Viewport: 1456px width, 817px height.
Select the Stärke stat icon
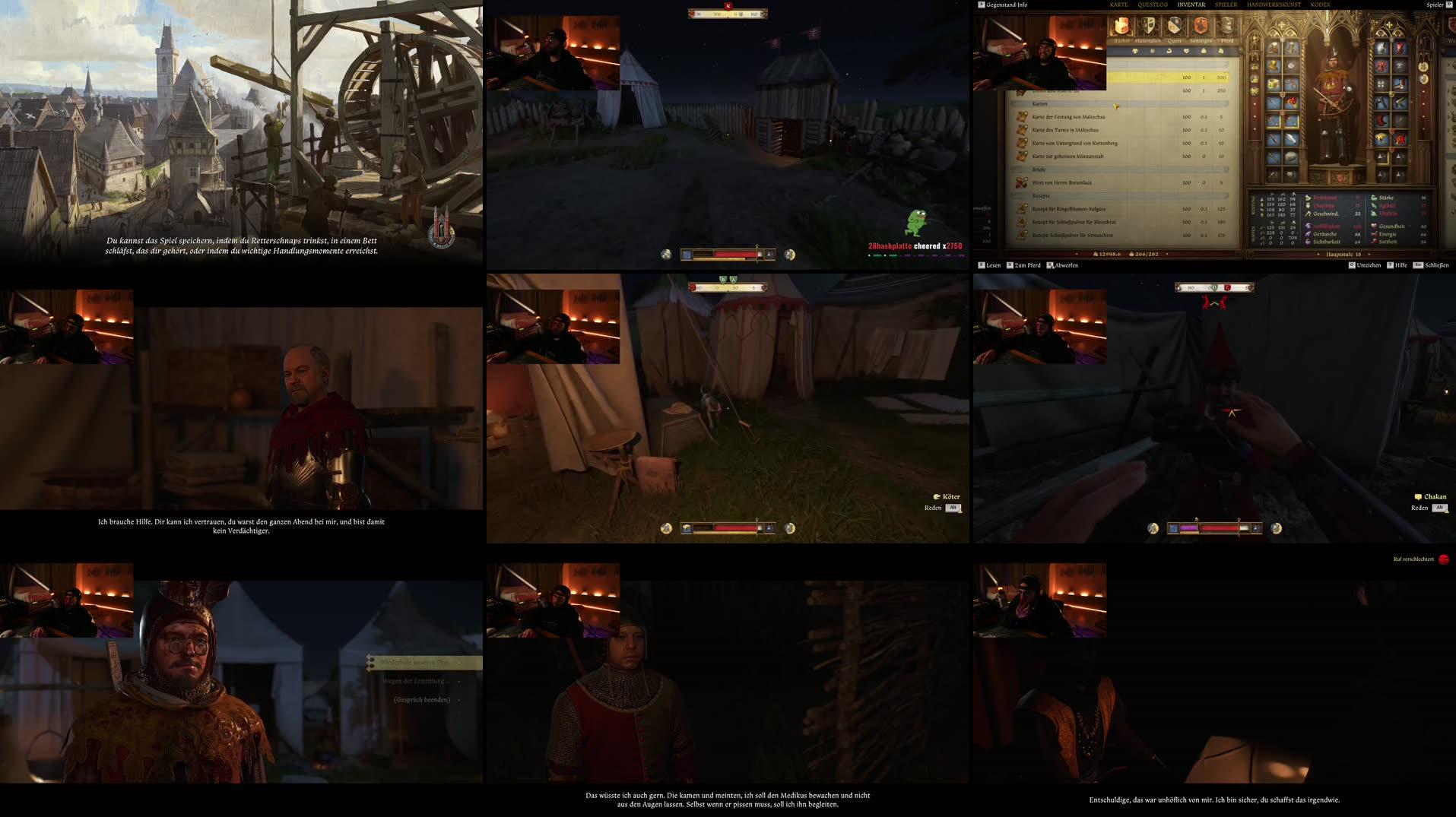pyautogui.click(x=1373, y=198)
